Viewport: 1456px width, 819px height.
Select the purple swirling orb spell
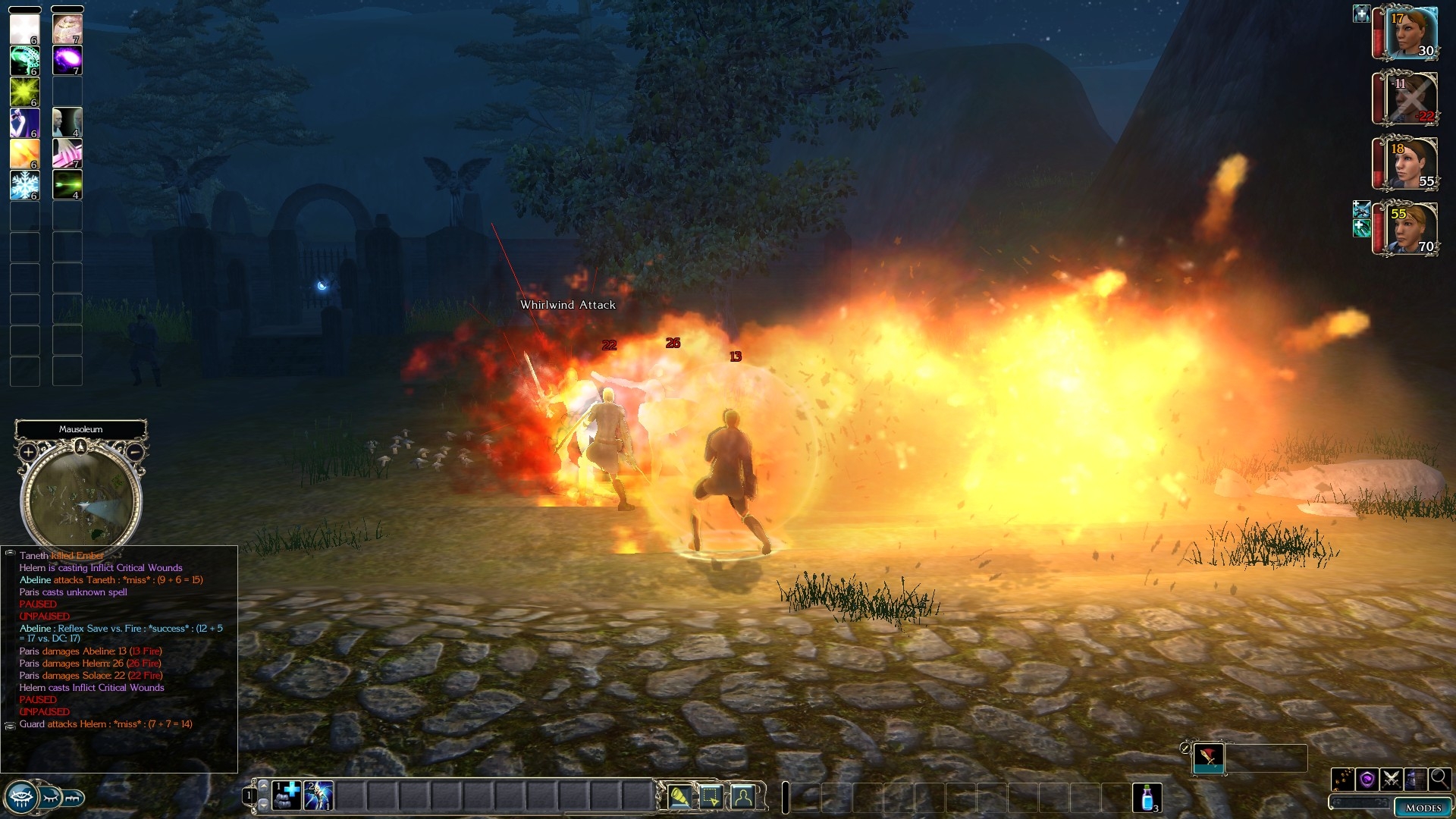(67, 60)
